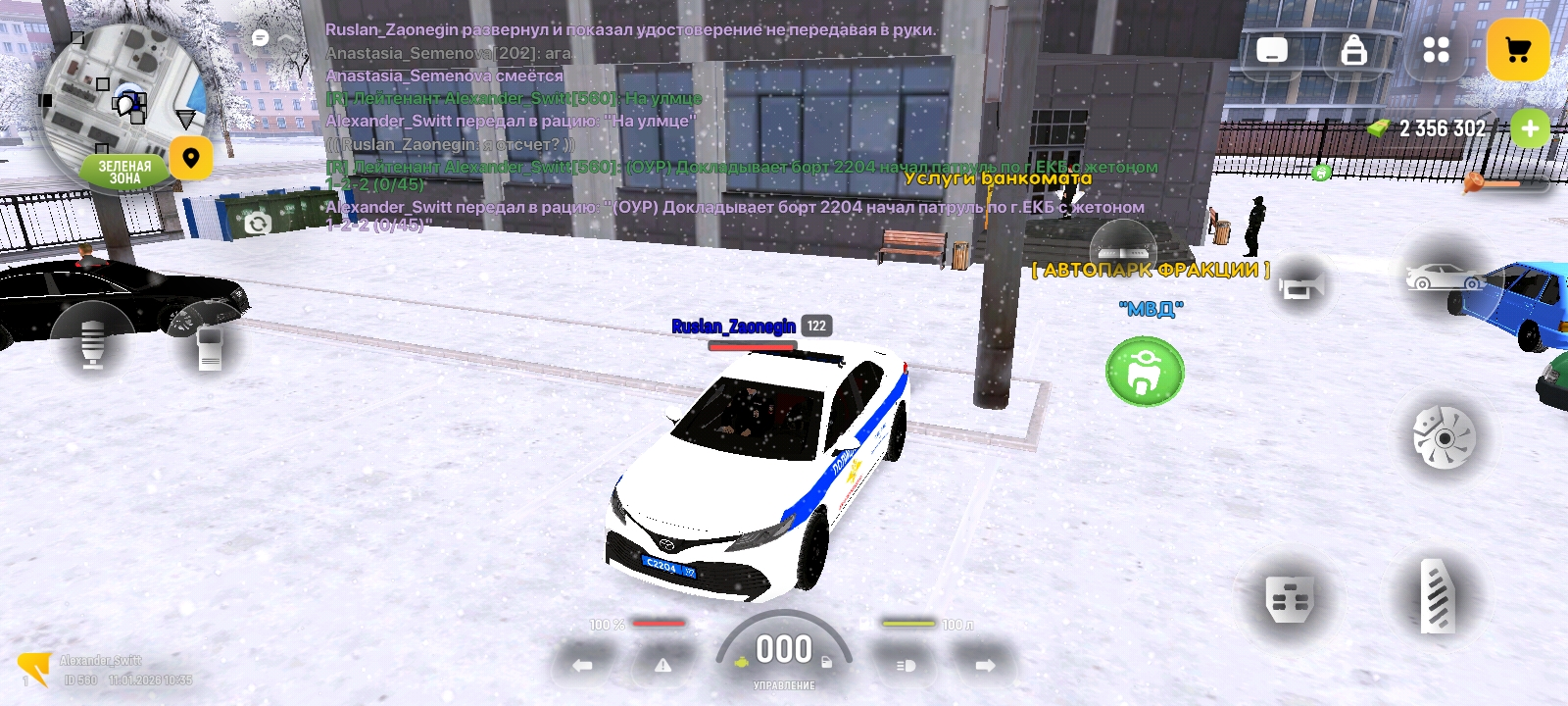
Task: Tap the yellow map pin button
Action: tap(191, 158)
